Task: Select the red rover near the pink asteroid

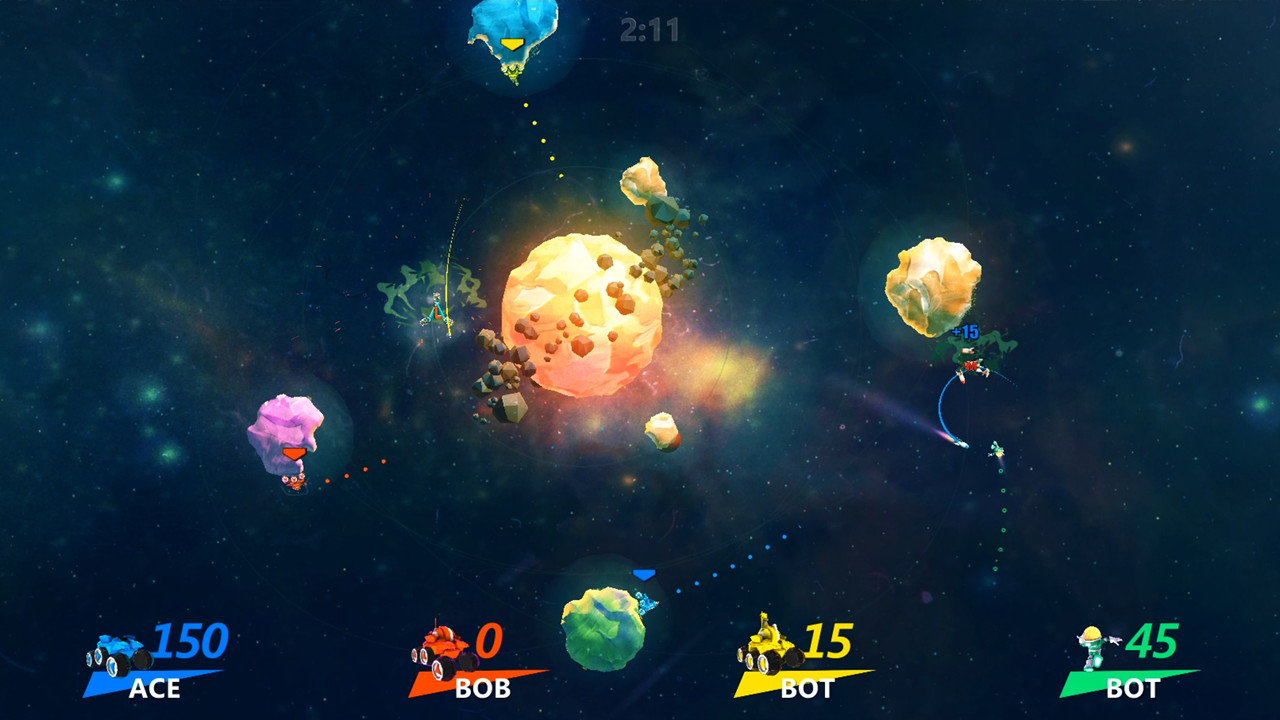Action: (x=294, y=482)
